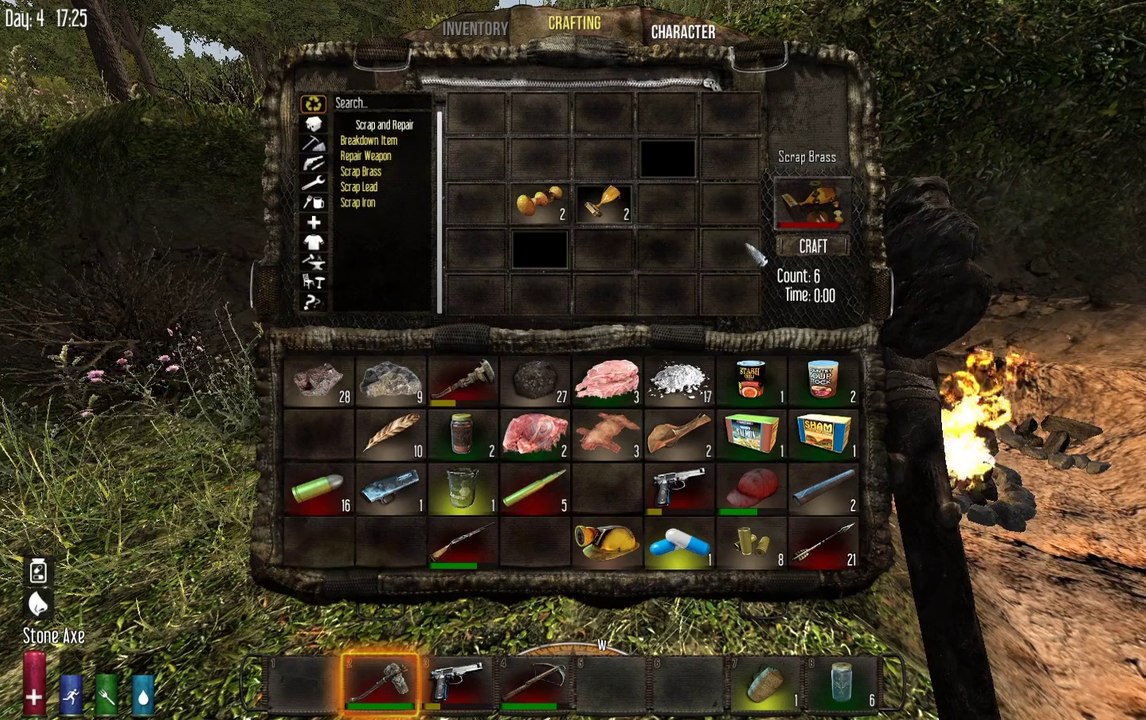This screenshot has height=720, width=1146.
Task: Pick the brass doorknobs in the crafting grid
Action: coord(540,203)
